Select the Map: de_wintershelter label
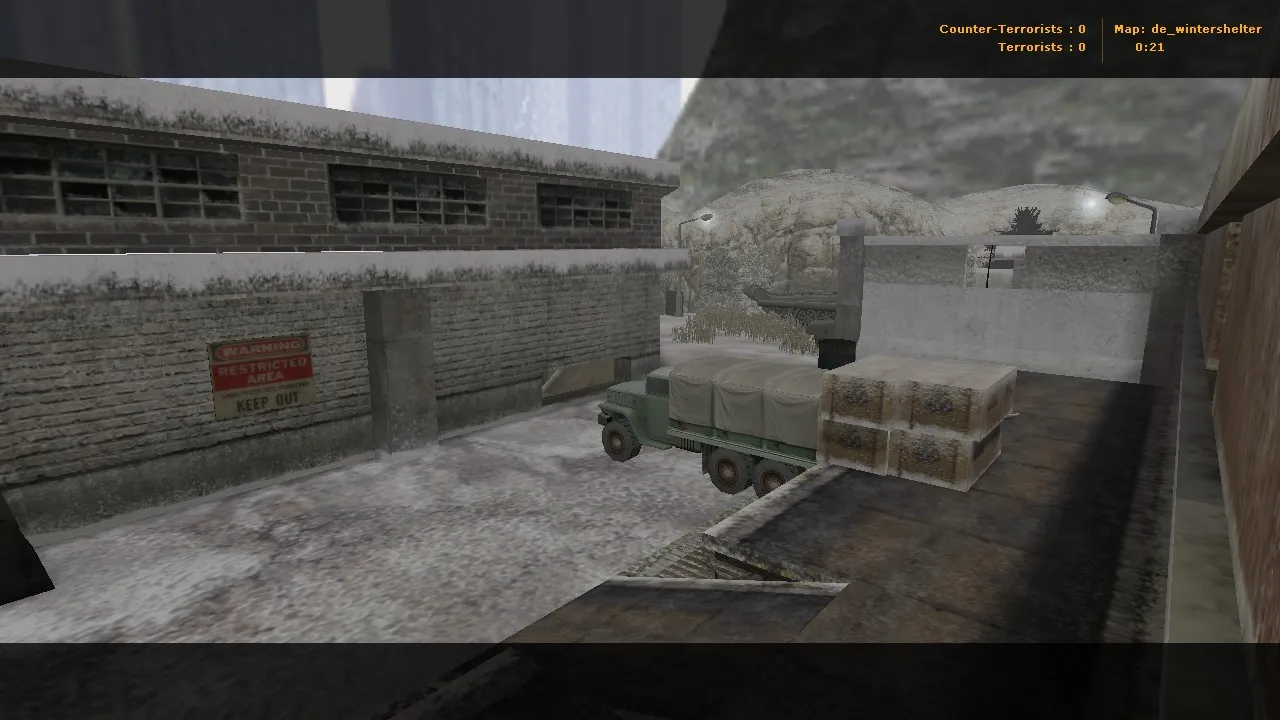The image size is (1280, 720). (1187, 29)
